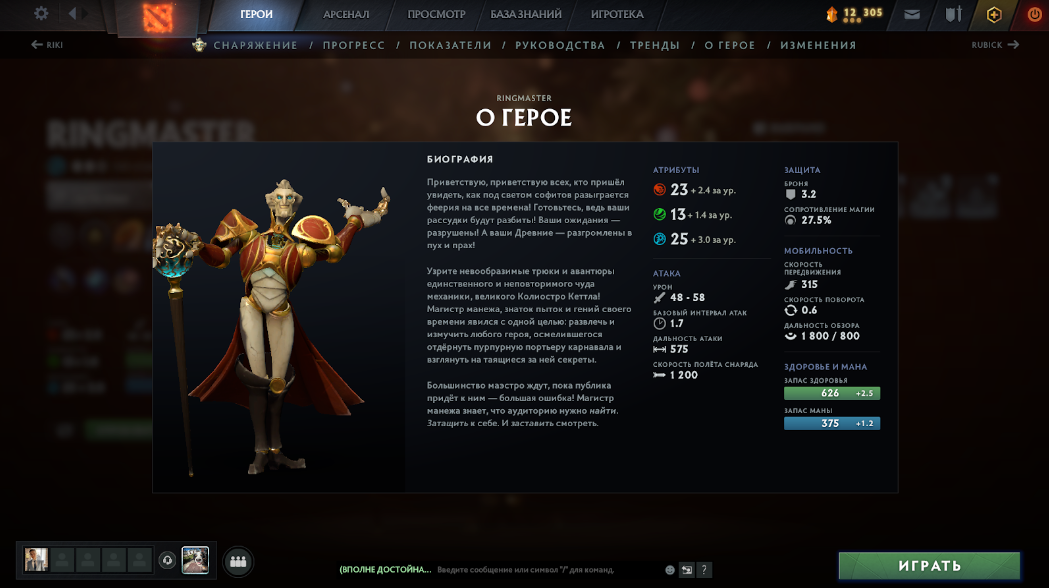Open the settings gear menu
The image size is (1049, 588).
click(x=41, y=14)
